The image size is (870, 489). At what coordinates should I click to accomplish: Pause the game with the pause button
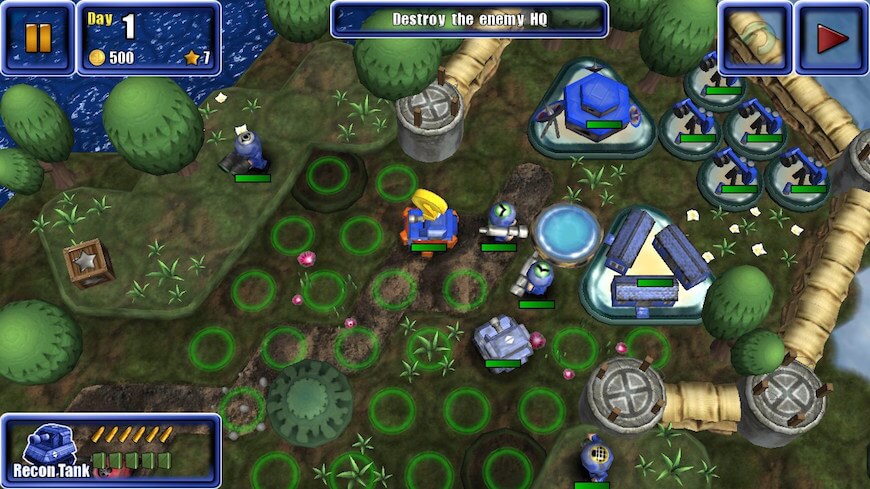tap(37, 39)
